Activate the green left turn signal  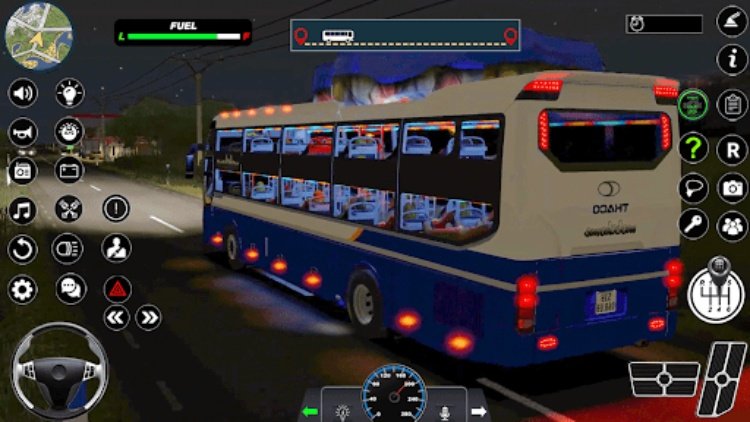(311, 410)
